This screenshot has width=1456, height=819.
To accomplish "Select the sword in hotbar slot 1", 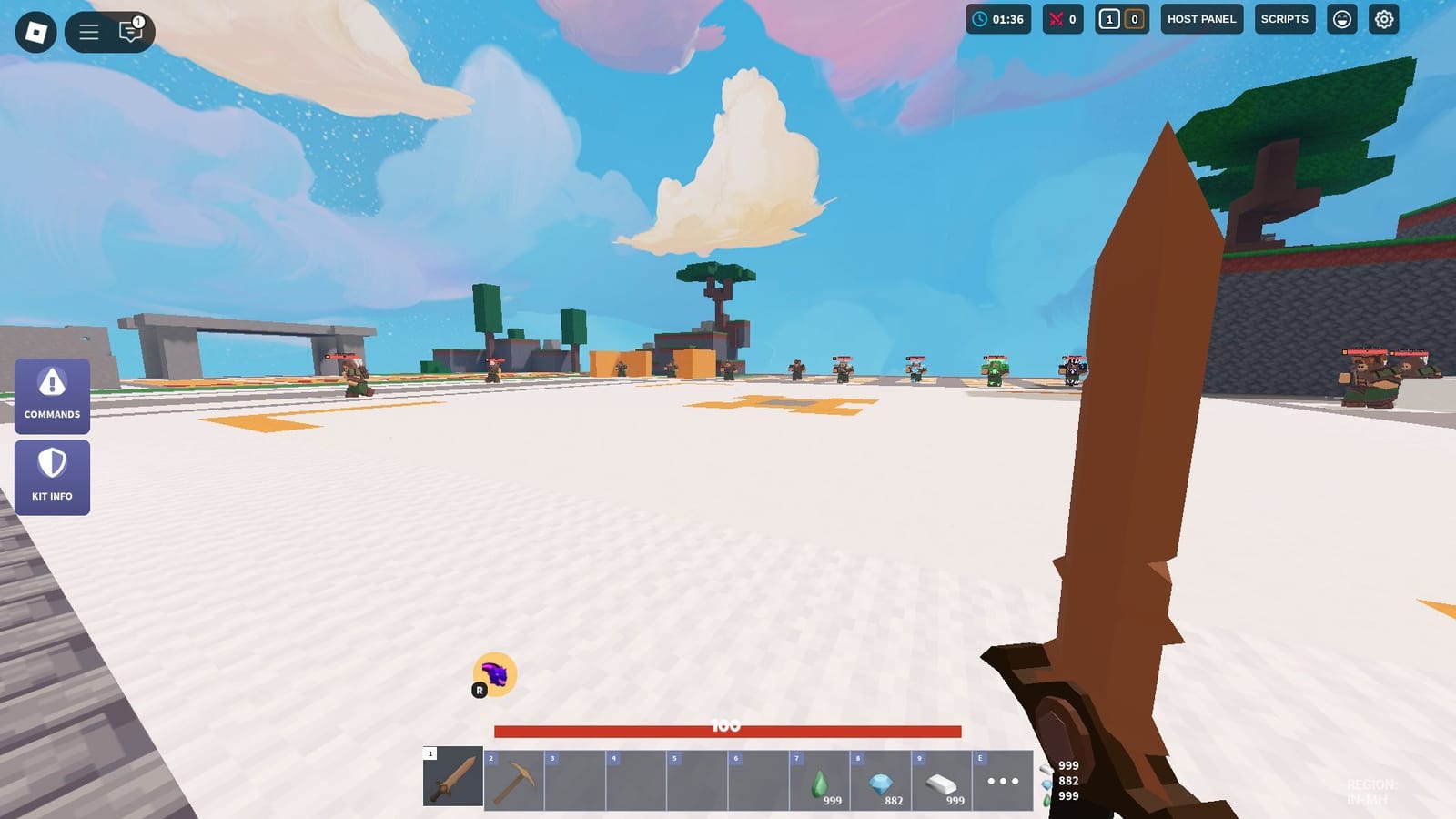I will pos(452,780).
